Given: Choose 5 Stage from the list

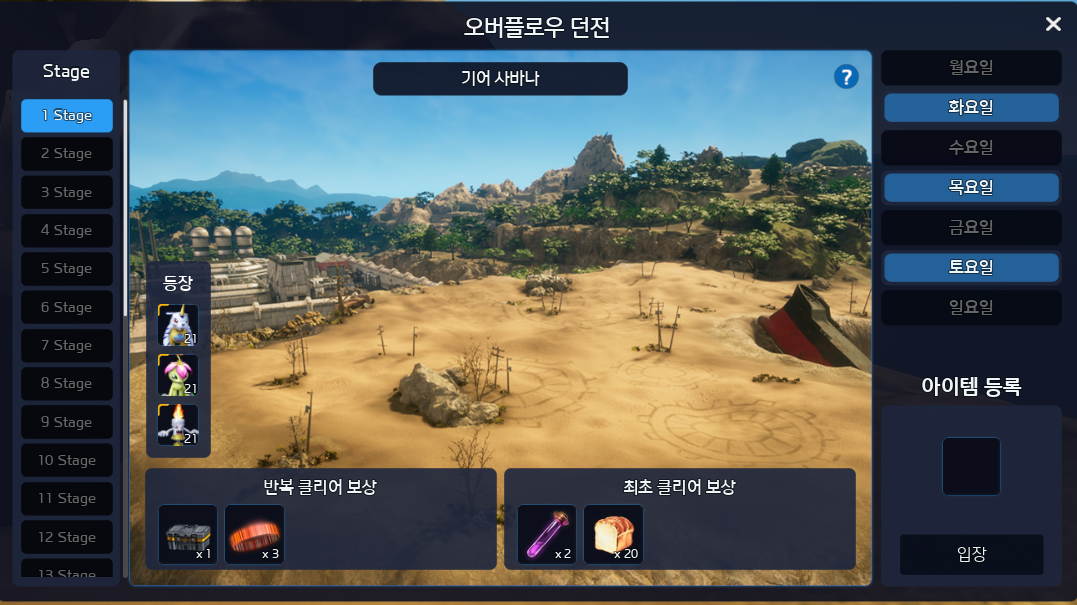Looking at the screenshot, I should (67, 269).
